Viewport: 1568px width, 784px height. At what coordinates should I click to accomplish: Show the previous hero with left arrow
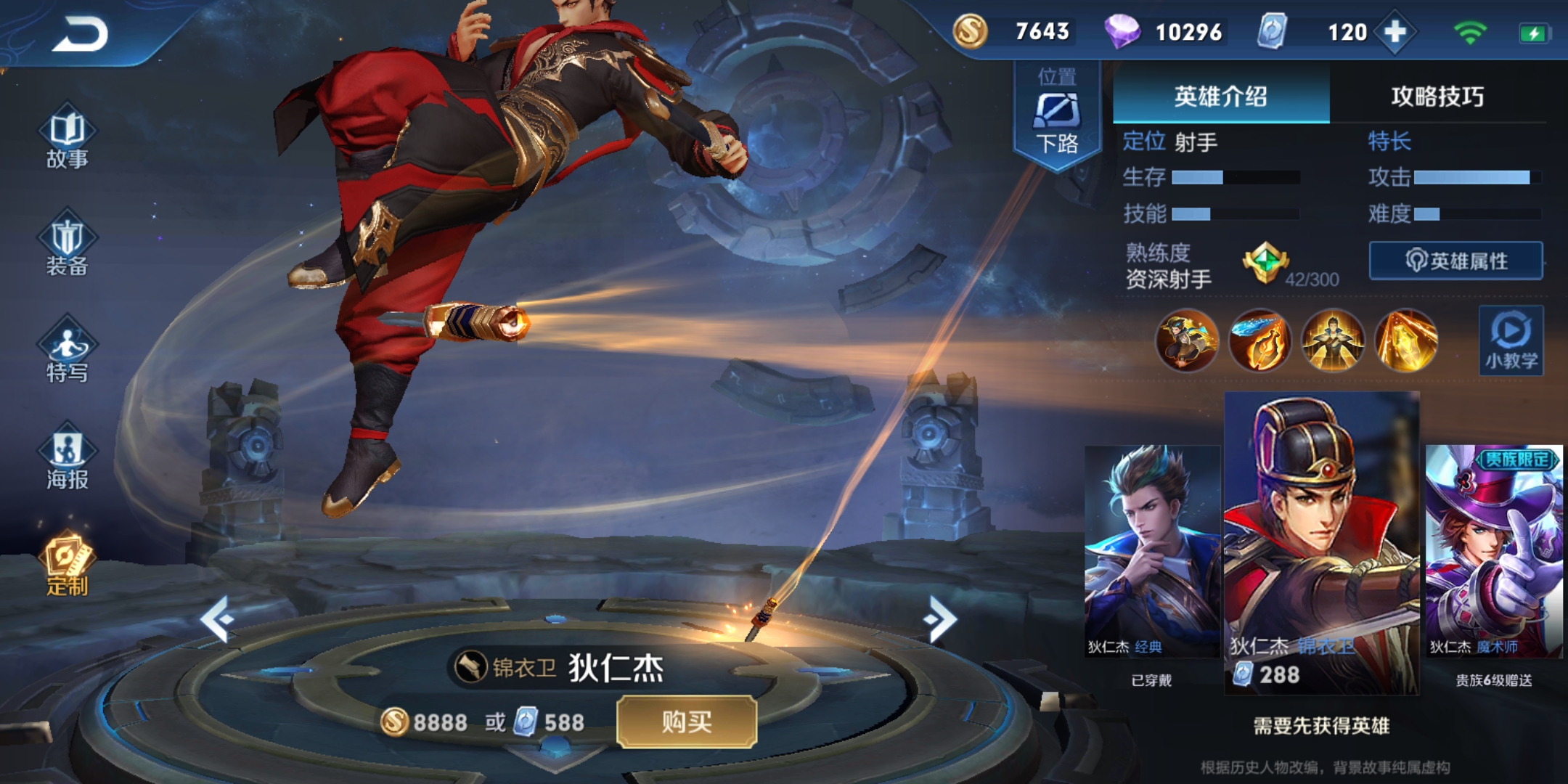pyautogui.click(x=217, y=619)
